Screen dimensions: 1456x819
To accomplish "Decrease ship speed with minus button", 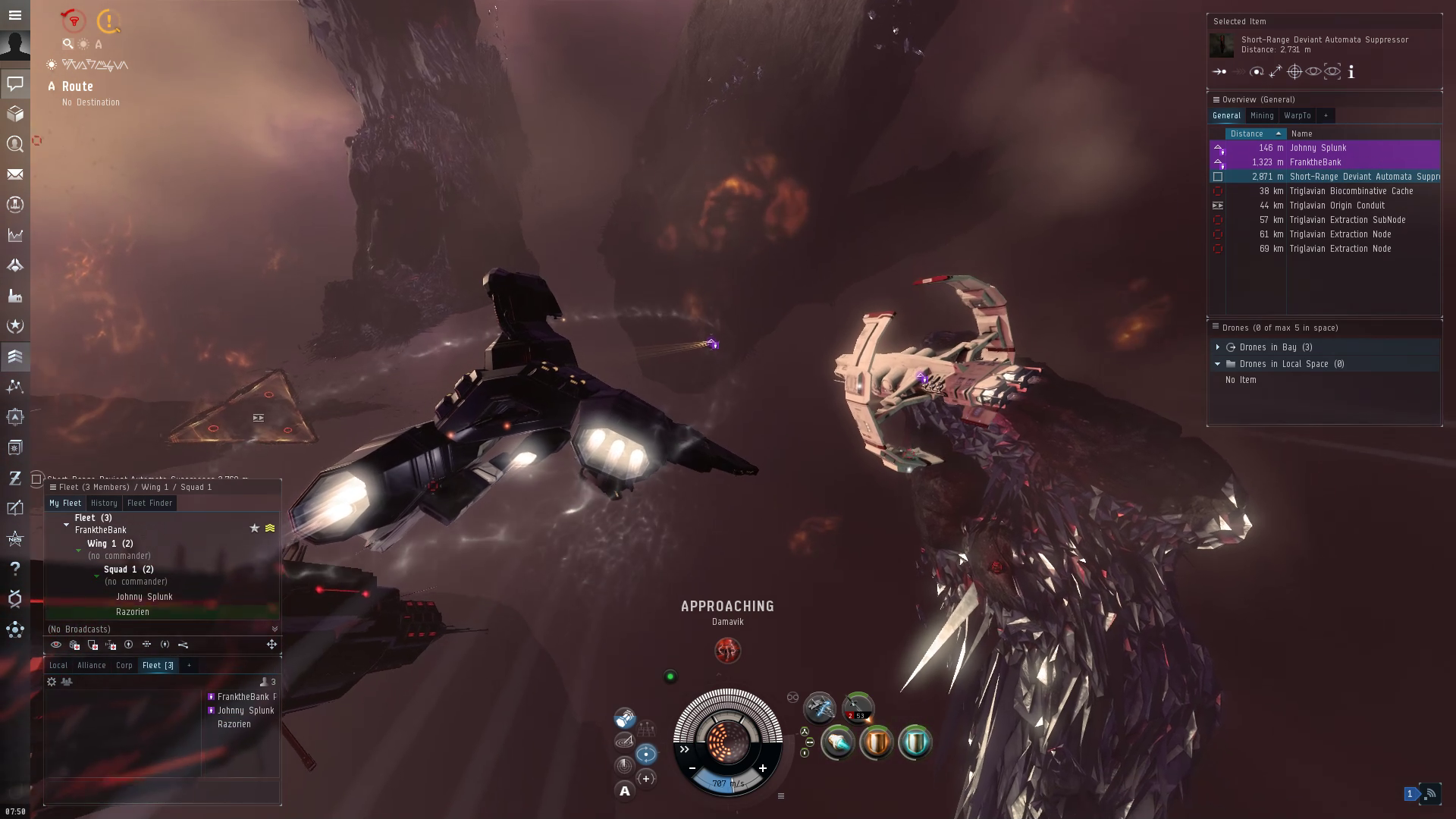I will pyautogui.click(x=692, y=768).
